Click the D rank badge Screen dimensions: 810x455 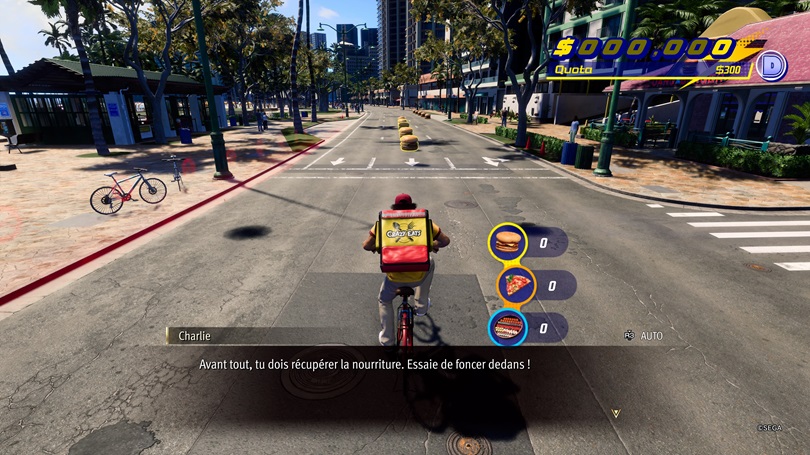(771, 66)
